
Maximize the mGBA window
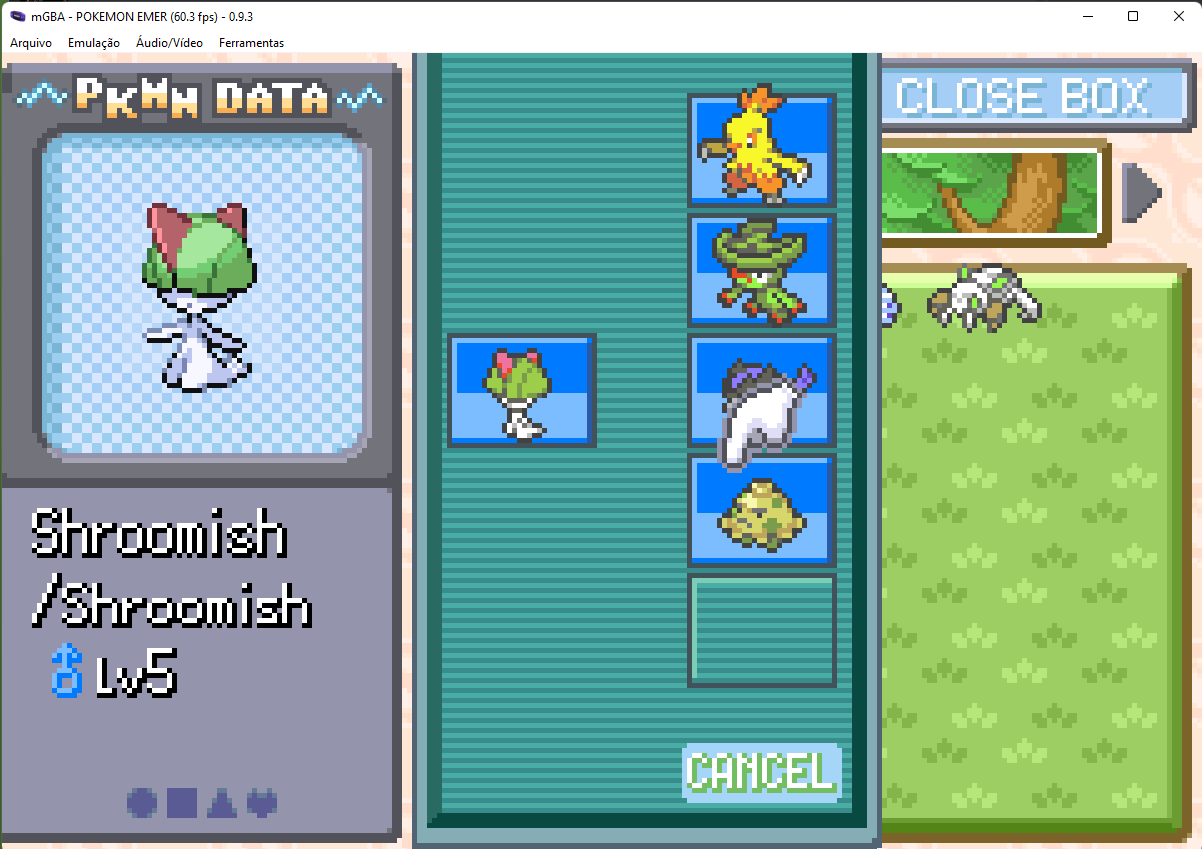pyautogui.click(x=1132, y=16)
